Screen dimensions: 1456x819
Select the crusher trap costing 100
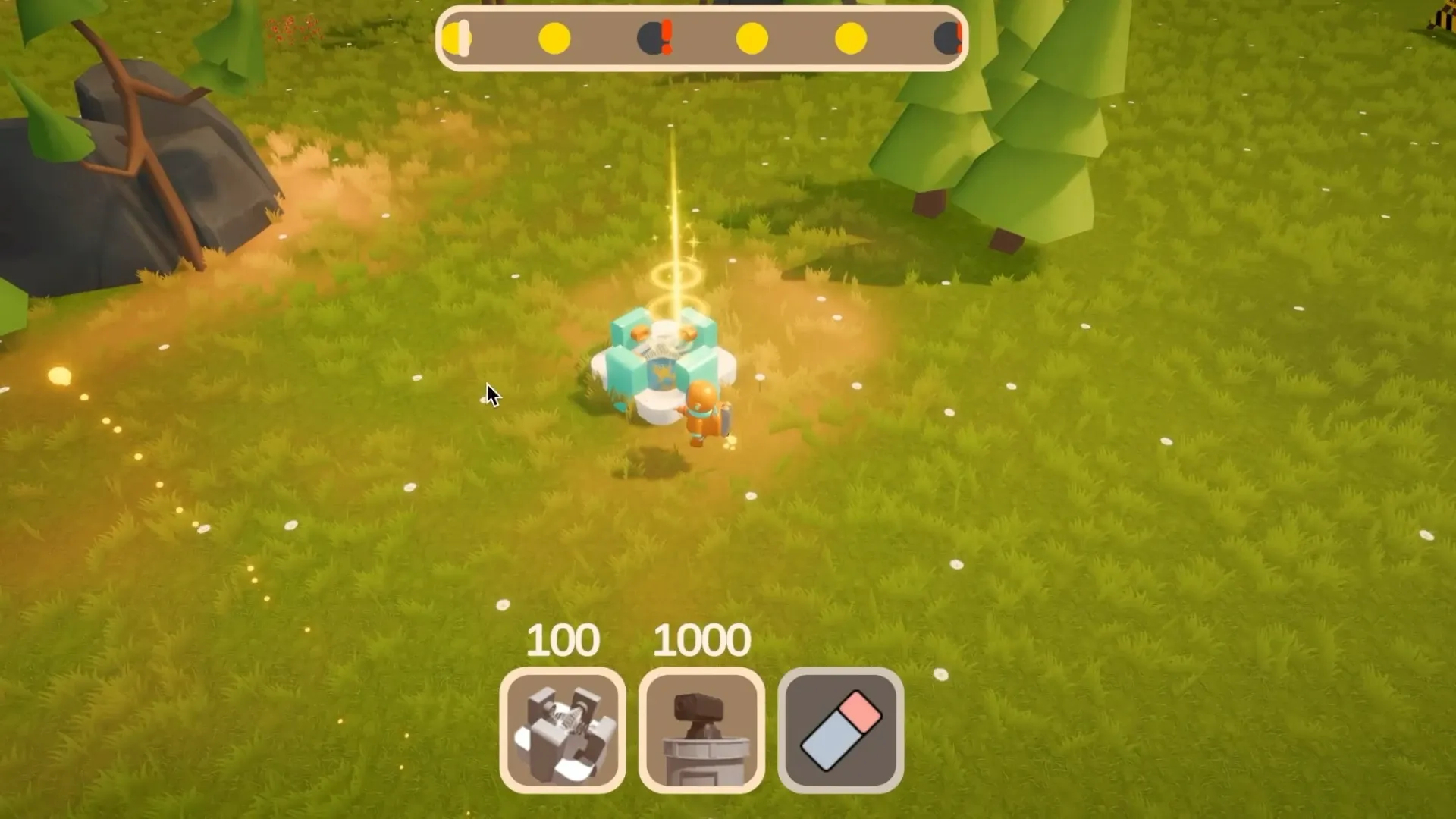(563, 730)
